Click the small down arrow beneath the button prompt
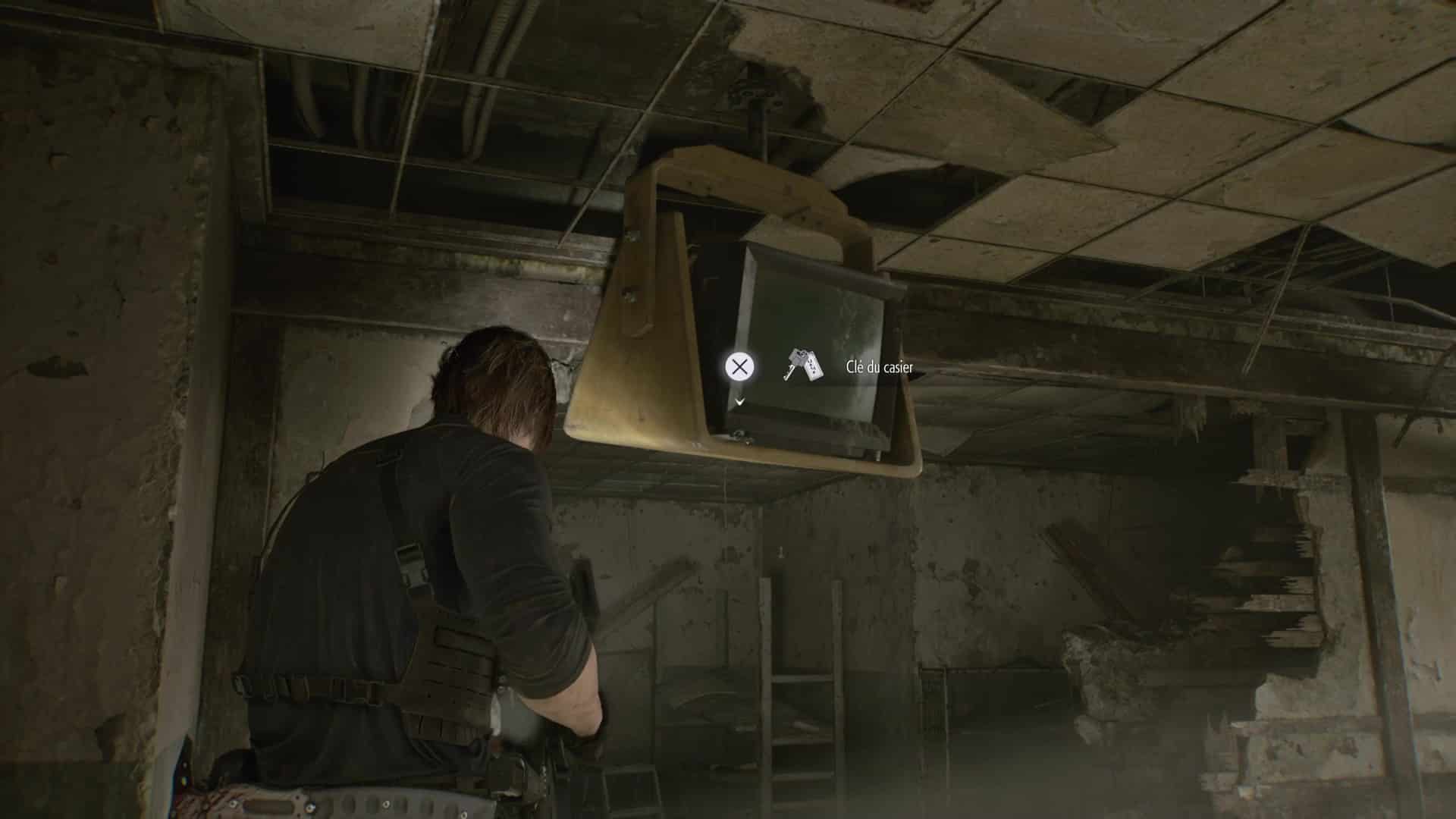1456x819 pixels. coord(739,402)
